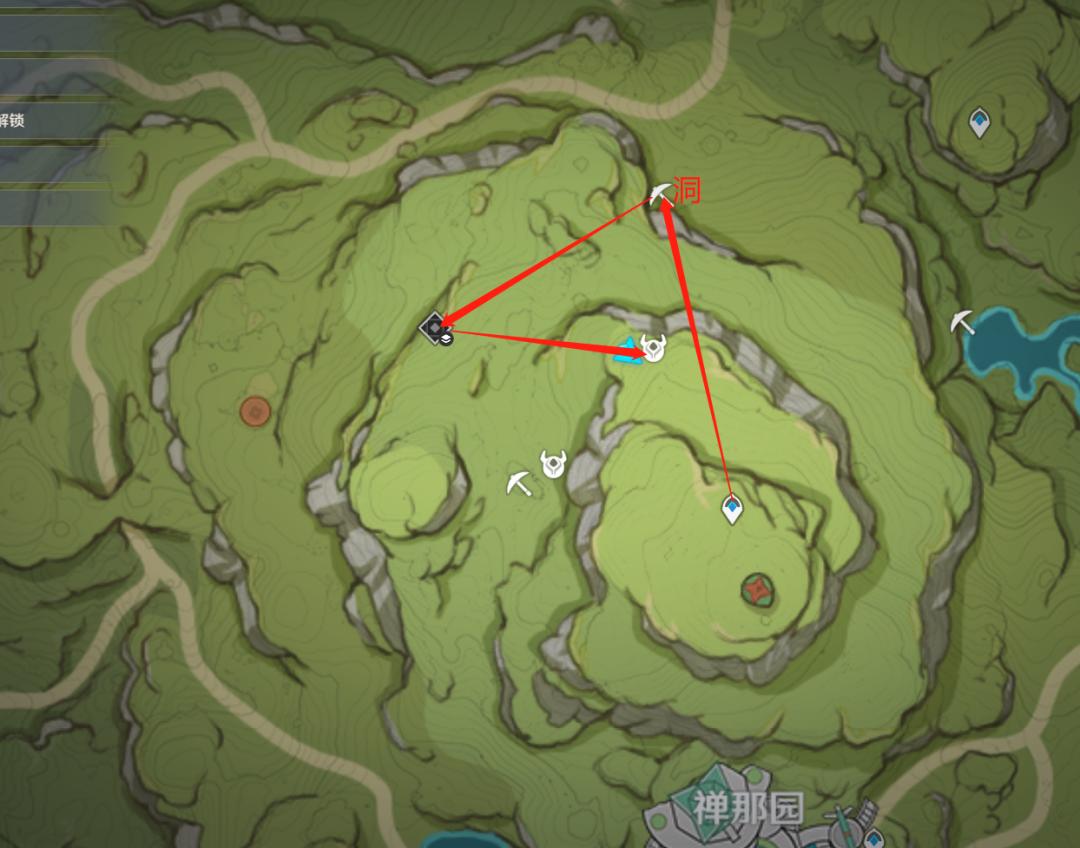Viewport: 1080px width, 848px height.
Task: Click the pickaxe marker next to the blue lake
Action: 963,322
